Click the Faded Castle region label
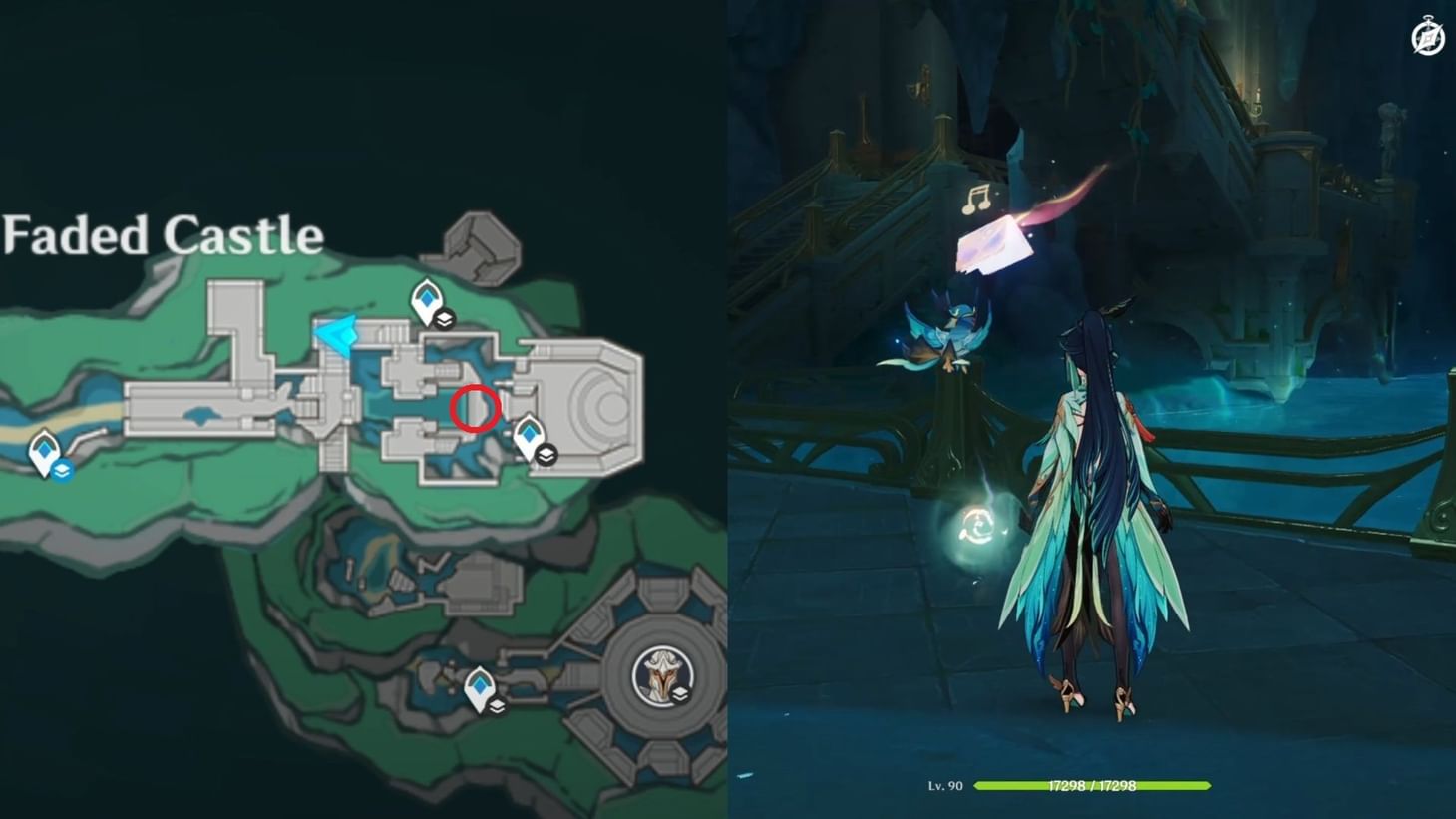 click(163, 235)
